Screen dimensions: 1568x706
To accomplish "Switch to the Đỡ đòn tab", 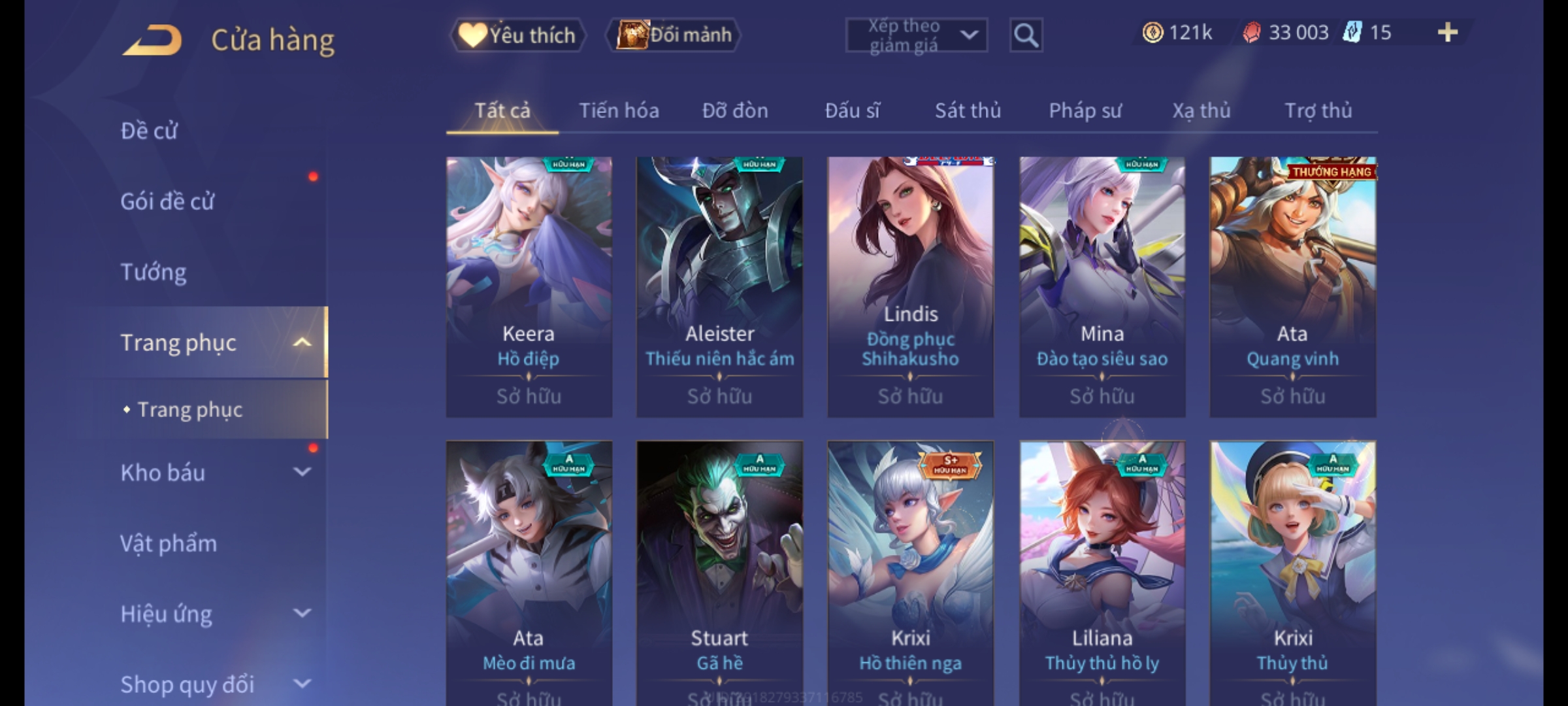I will (735, 110).
